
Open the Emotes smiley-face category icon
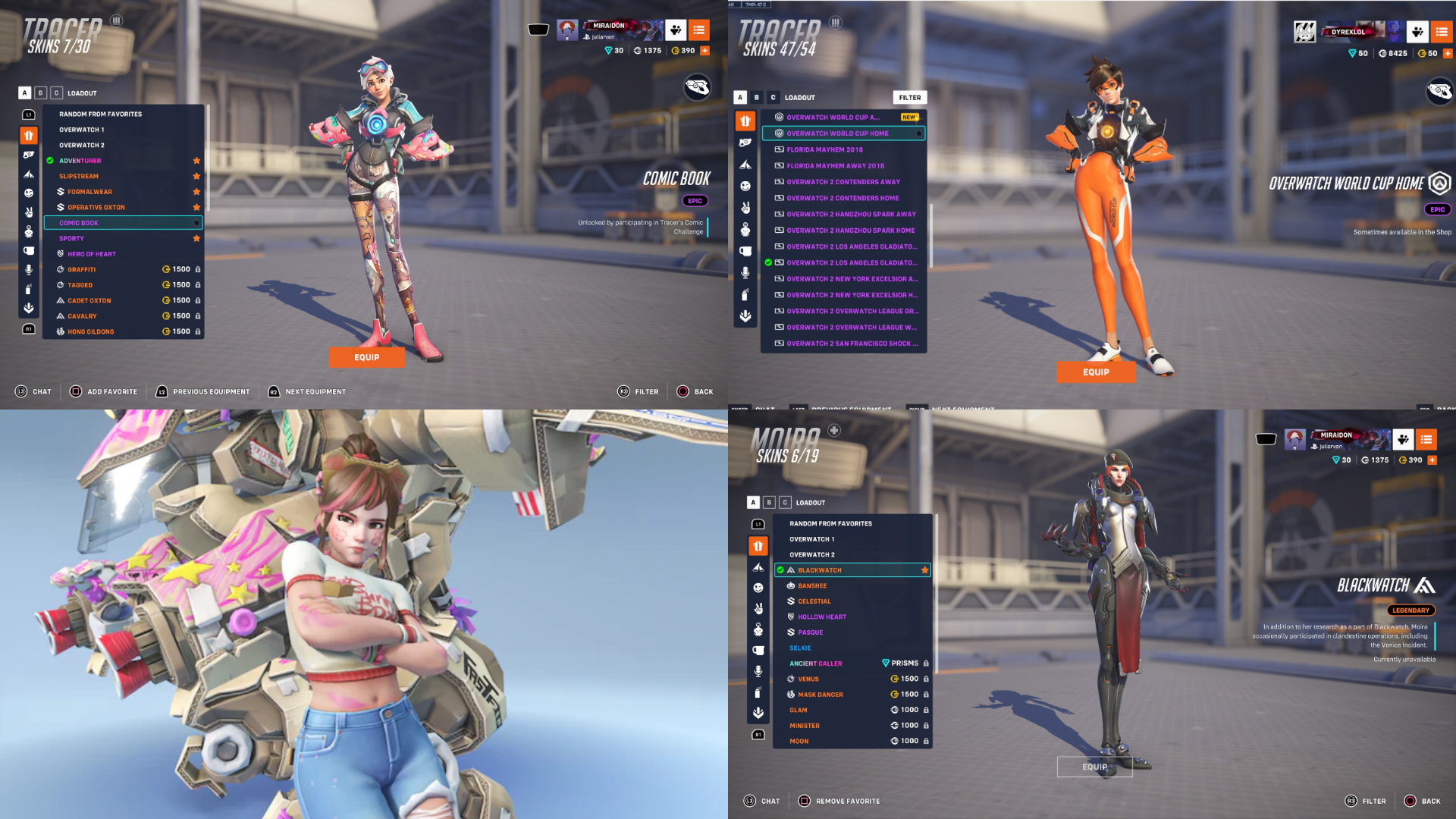pyautogui.click(x=28, y=192)
